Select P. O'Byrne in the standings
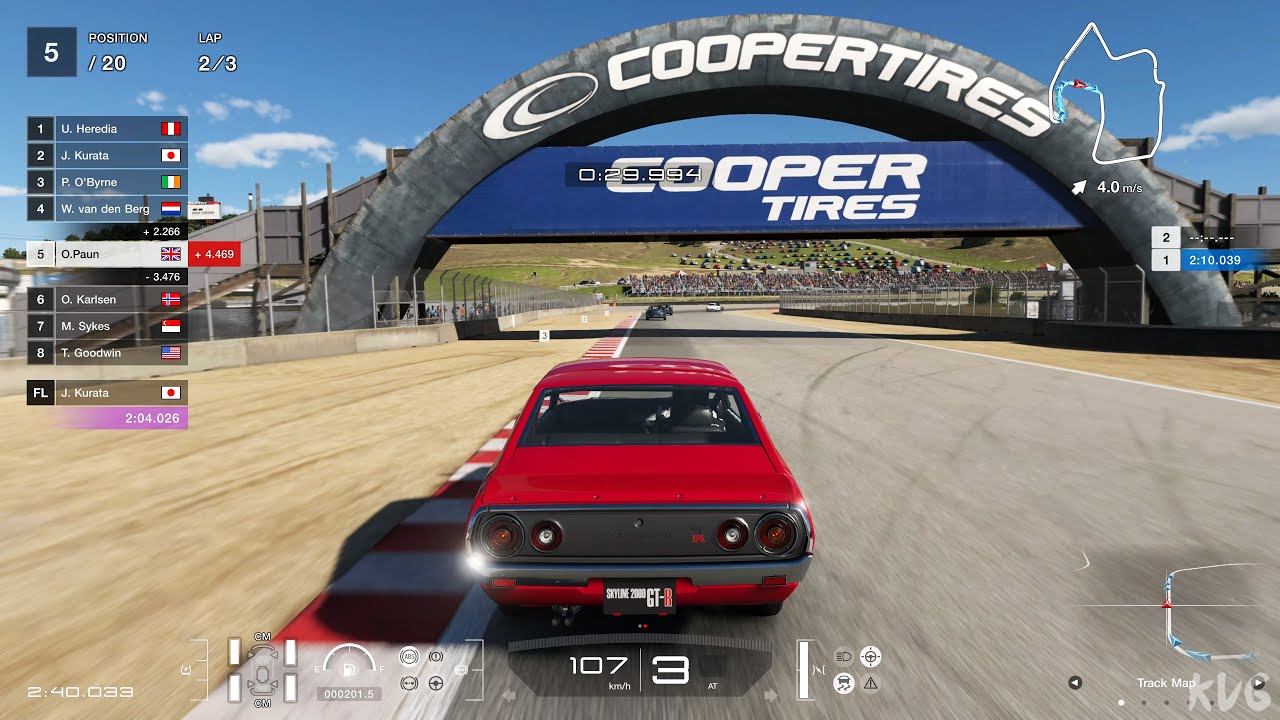This screenshot has height=720, width=1280. click(x=108, y=182)
